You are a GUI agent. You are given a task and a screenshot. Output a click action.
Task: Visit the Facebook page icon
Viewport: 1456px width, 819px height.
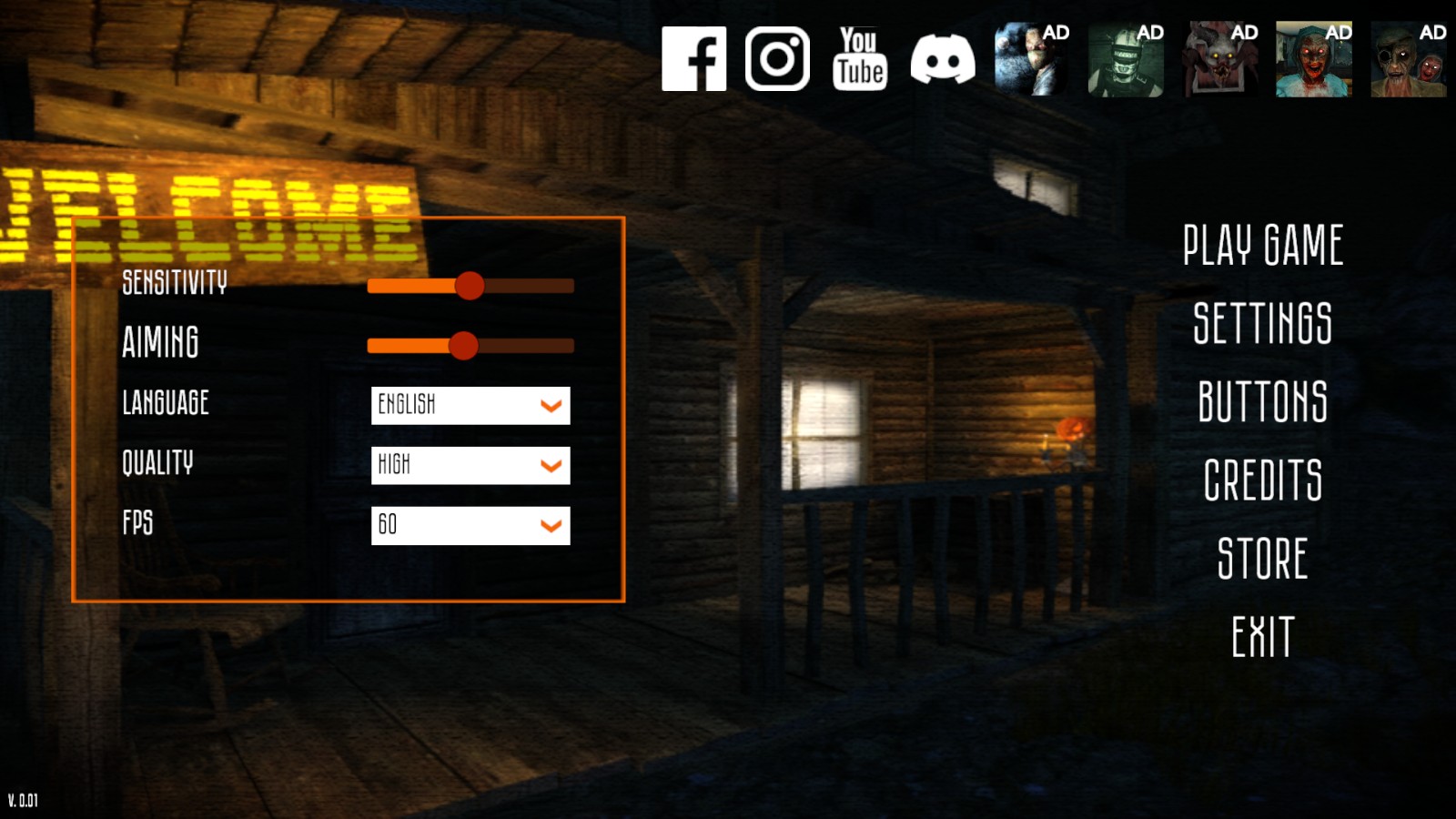(x=693, y=59)
